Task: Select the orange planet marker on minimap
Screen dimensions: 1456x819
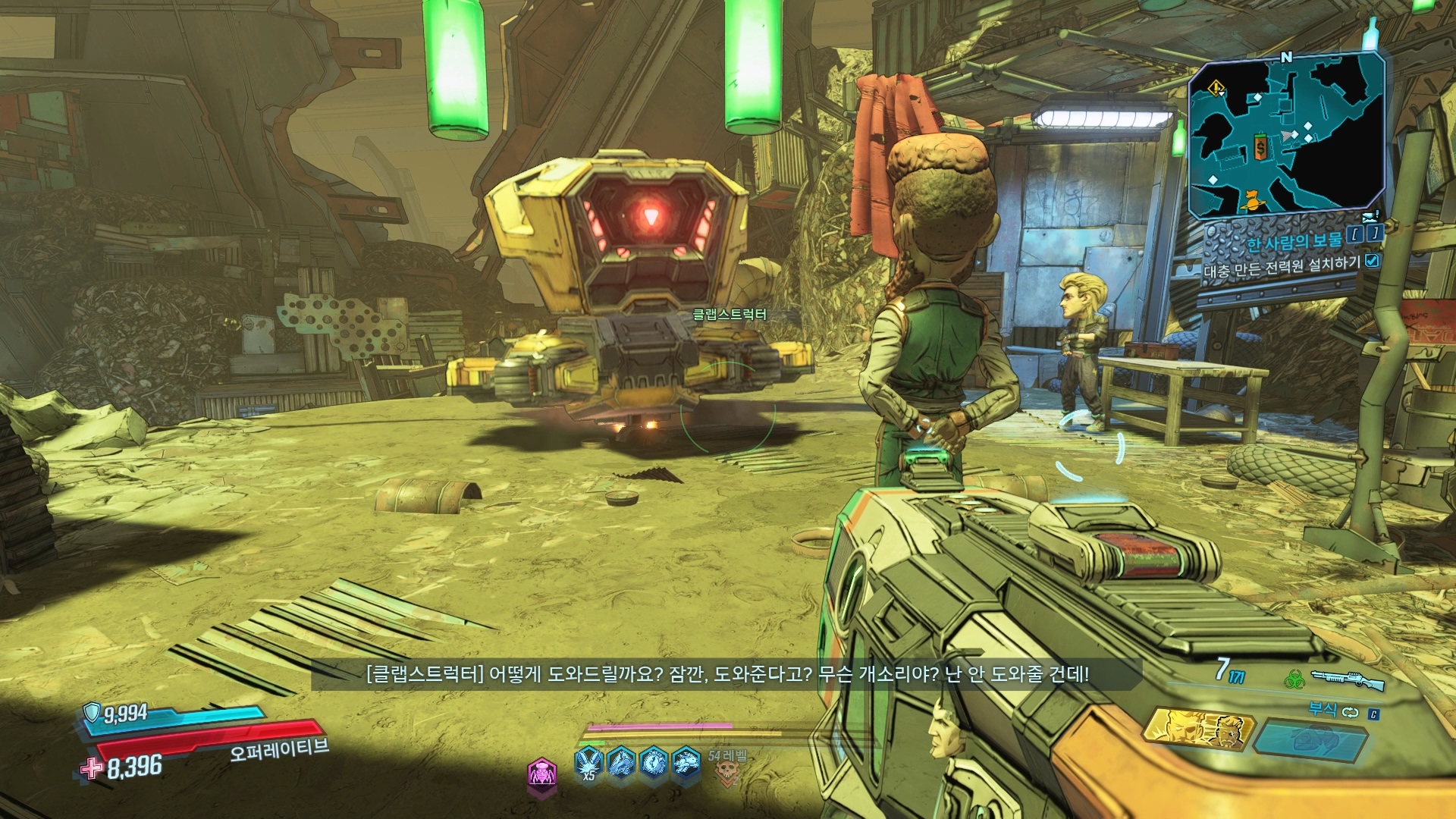Action: [x=1251, y=201]
